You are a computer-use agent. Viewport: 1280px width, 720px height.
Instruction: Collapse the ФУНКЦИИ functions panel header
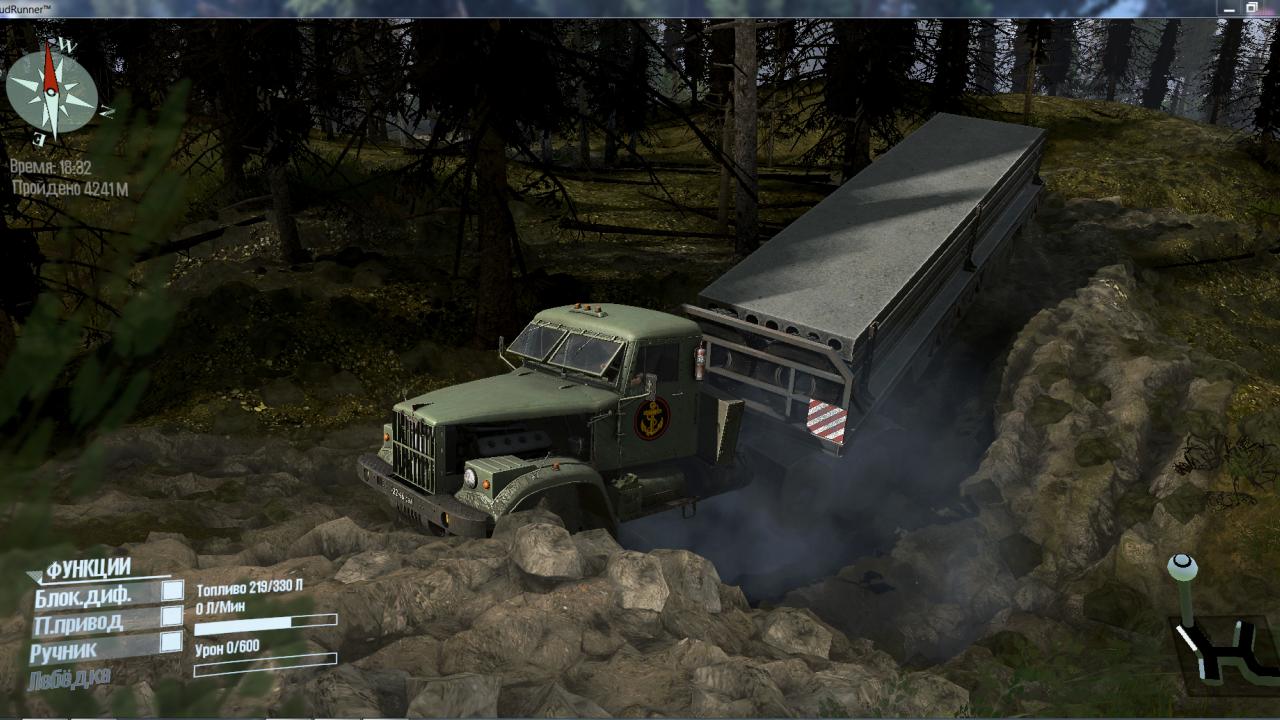tap(86, 569)
